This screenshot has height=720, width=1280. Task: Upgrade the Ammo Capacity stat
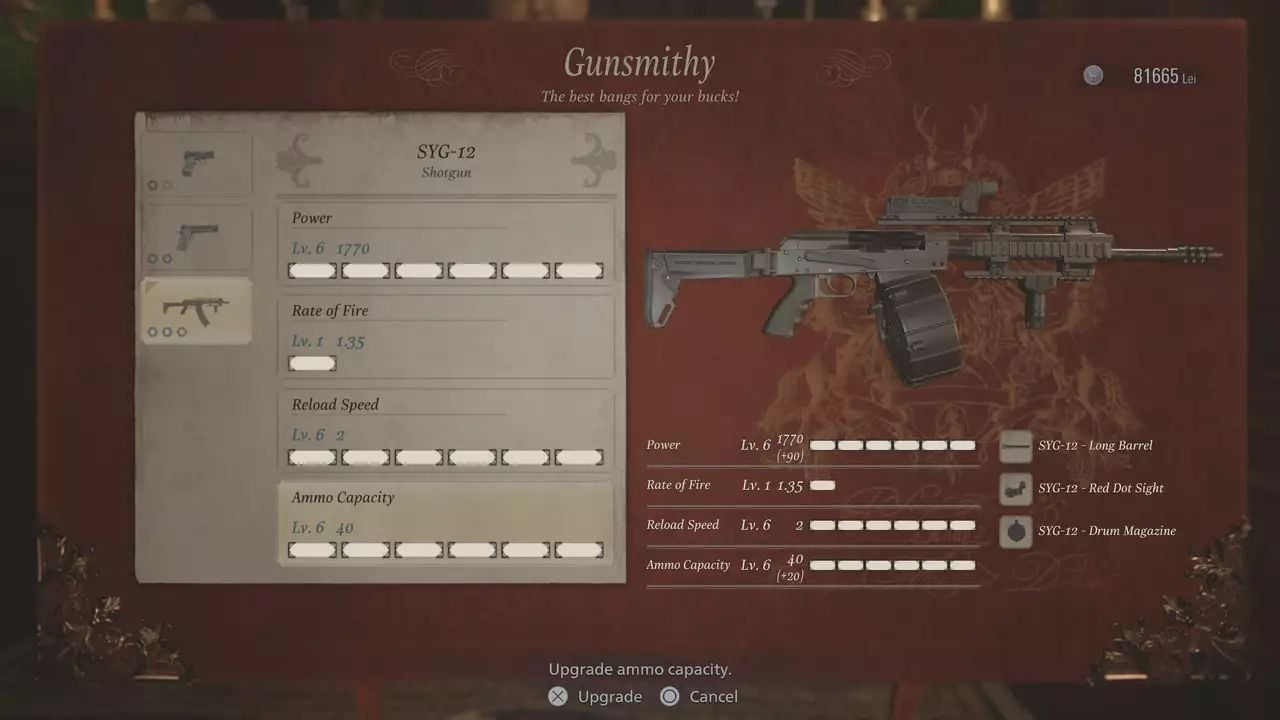tap(445, 524)
